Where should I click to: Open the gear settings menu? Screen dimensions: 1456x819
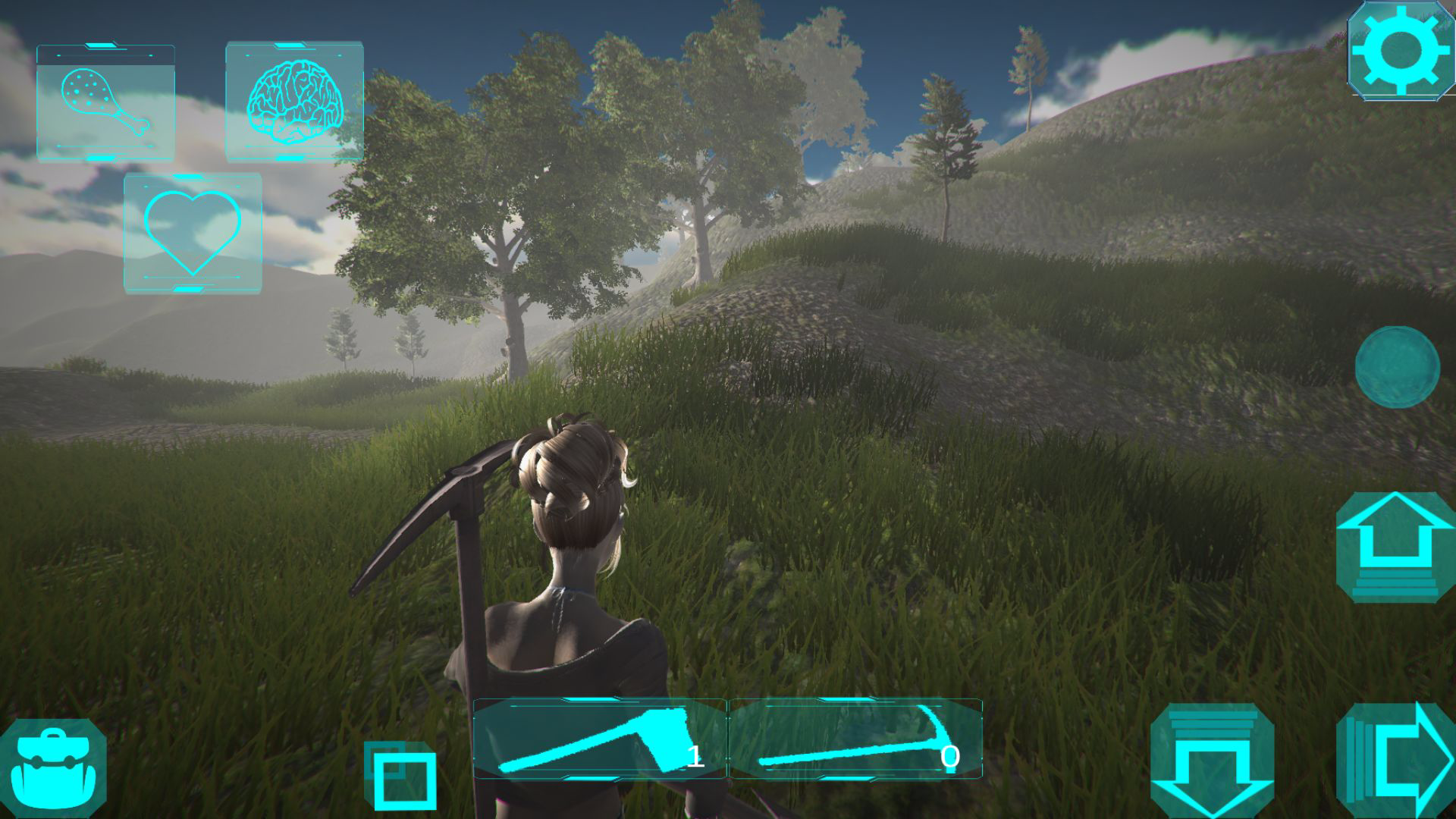tap(1401, 50)
